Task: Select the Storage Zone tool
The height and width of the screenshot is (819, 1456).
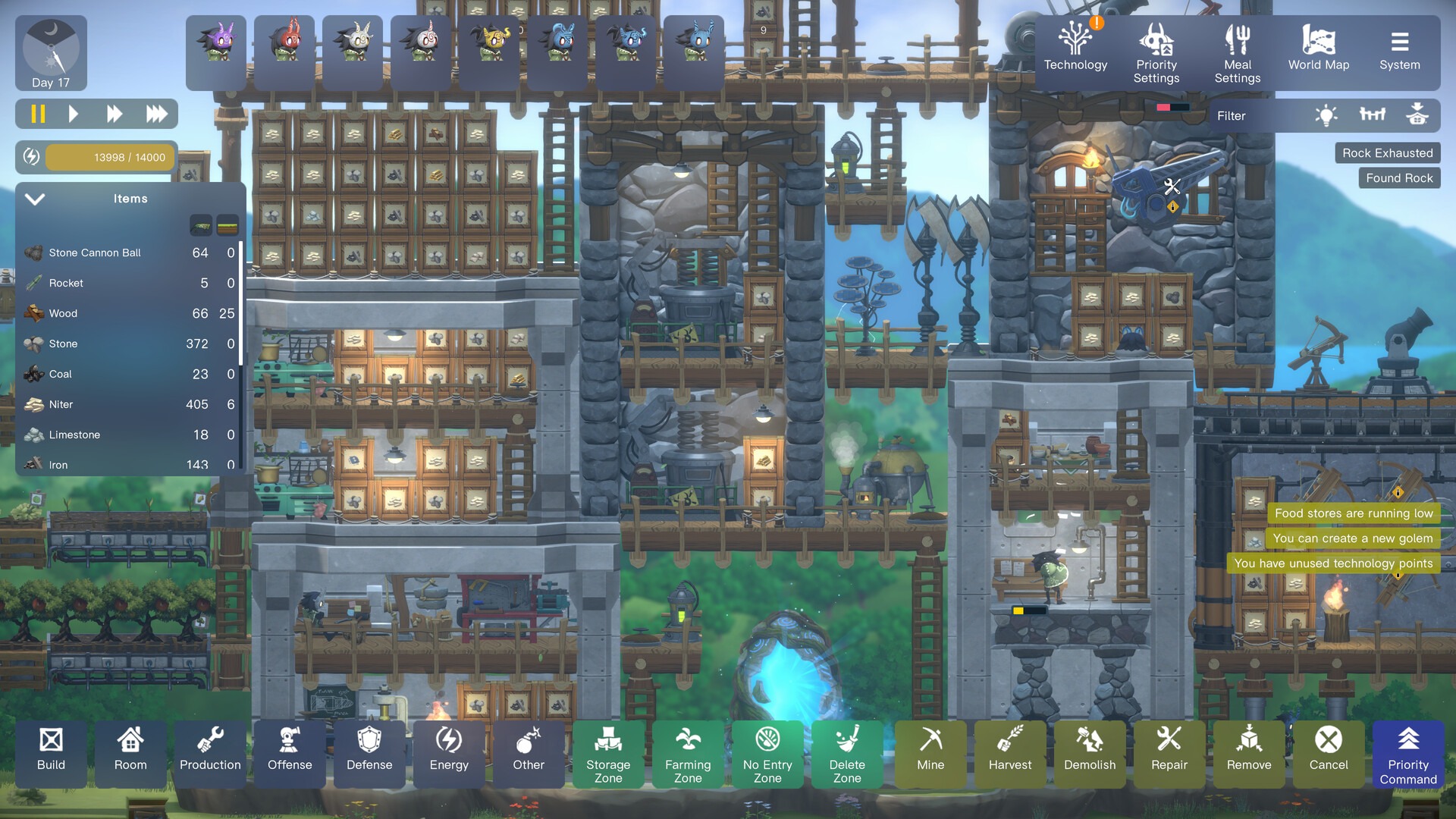Action: coord(608,753)
